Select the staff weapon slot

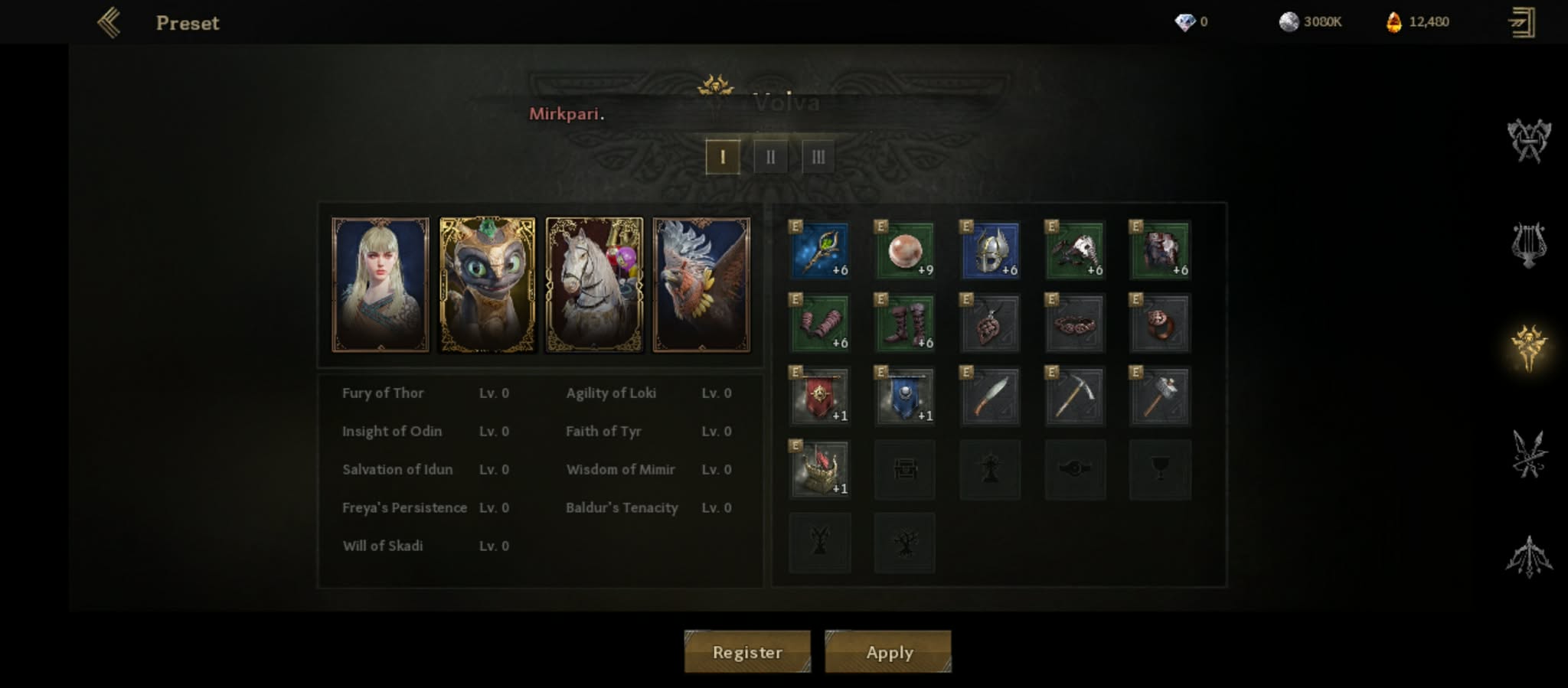pos(819,250)
